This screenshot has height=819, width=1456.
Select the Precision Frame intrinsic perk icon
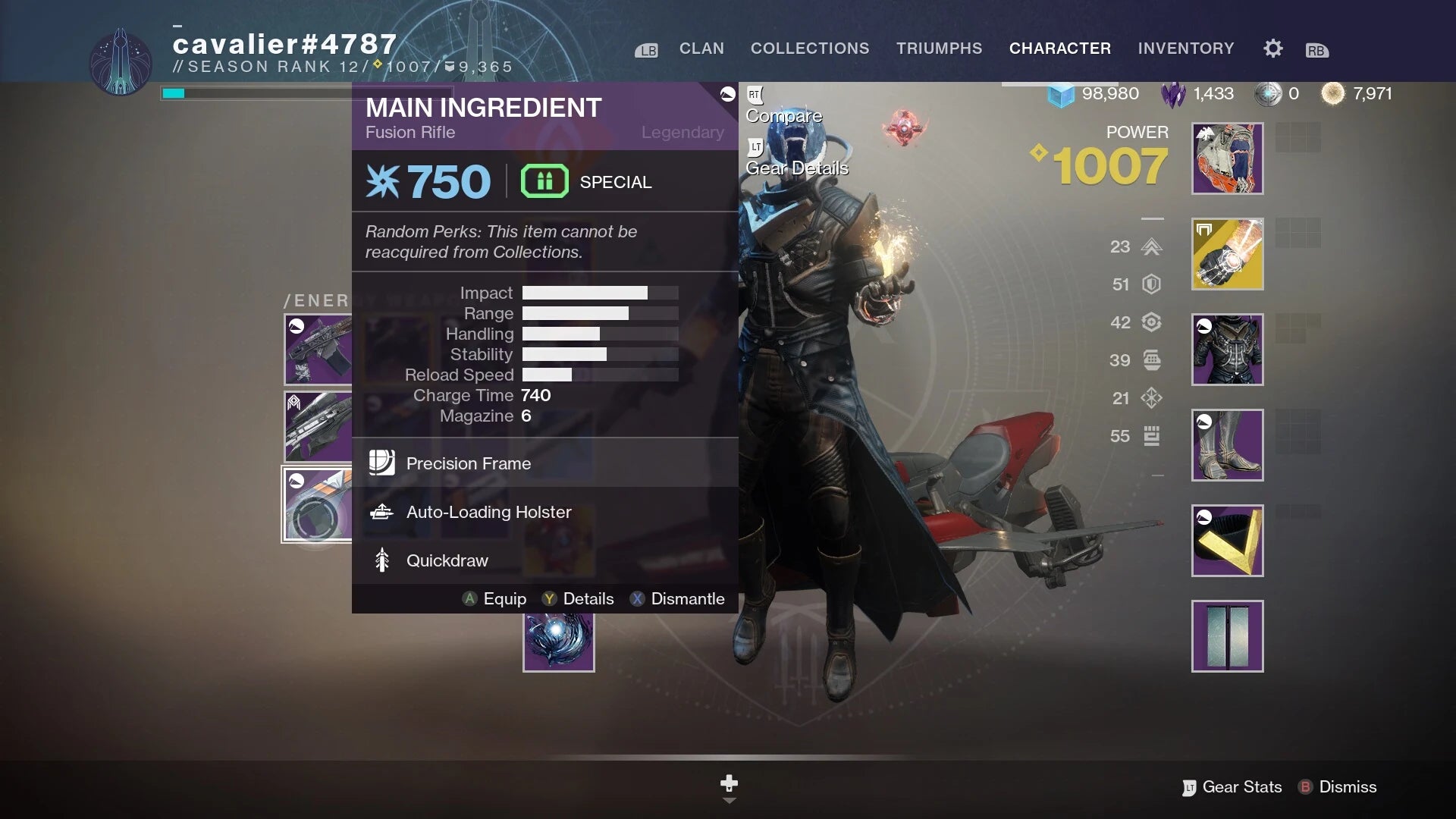click(x=381, y=463)
